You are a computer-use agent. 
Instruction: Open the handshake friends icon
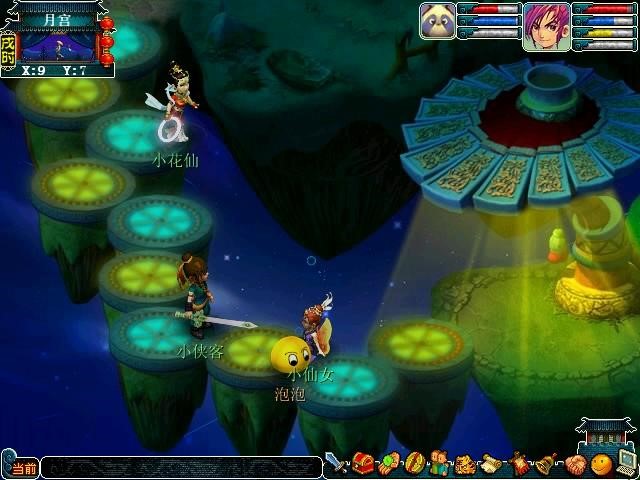pyautogui.click(x=575, y=464)
